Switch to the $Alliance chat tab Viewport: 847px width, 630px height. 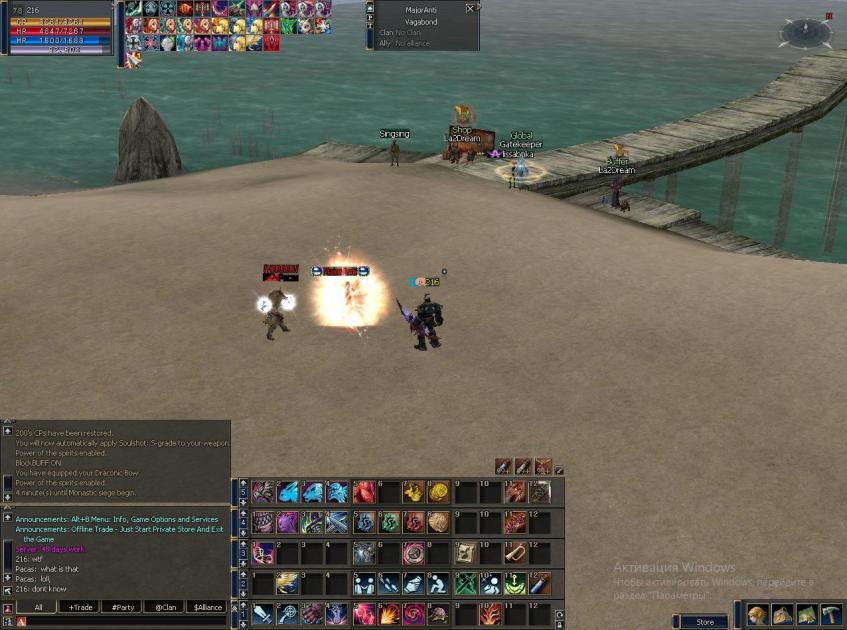(x=207, y=607)
